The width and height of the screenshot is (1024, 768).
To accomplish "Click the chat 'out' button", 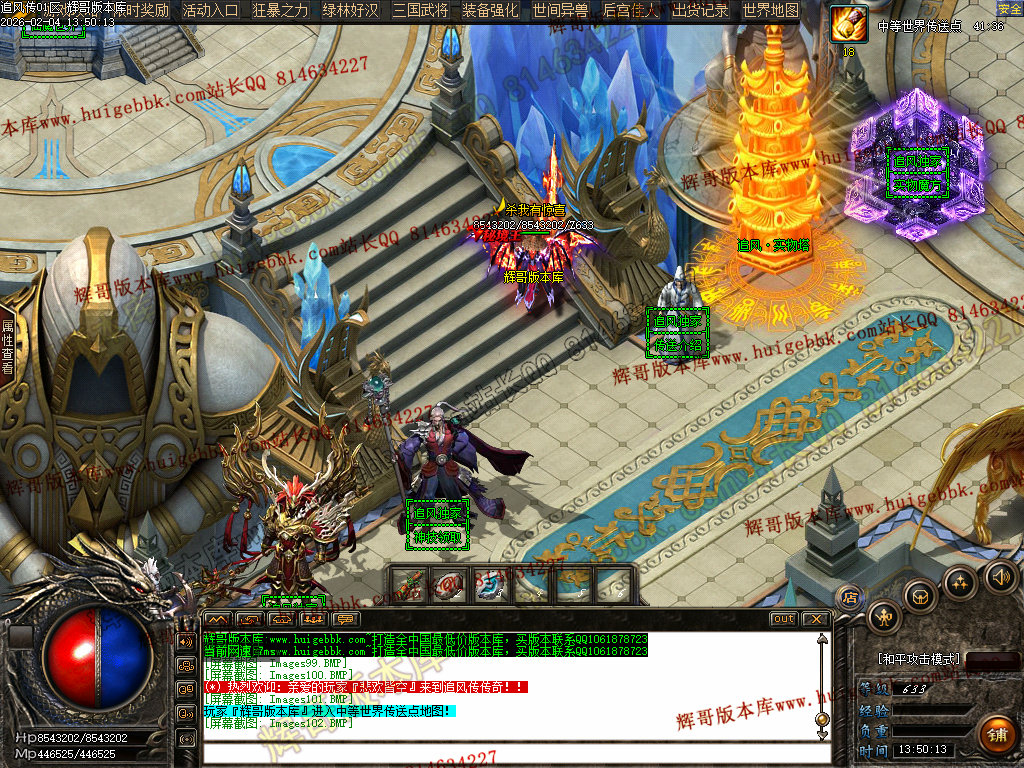I will 783,619.
